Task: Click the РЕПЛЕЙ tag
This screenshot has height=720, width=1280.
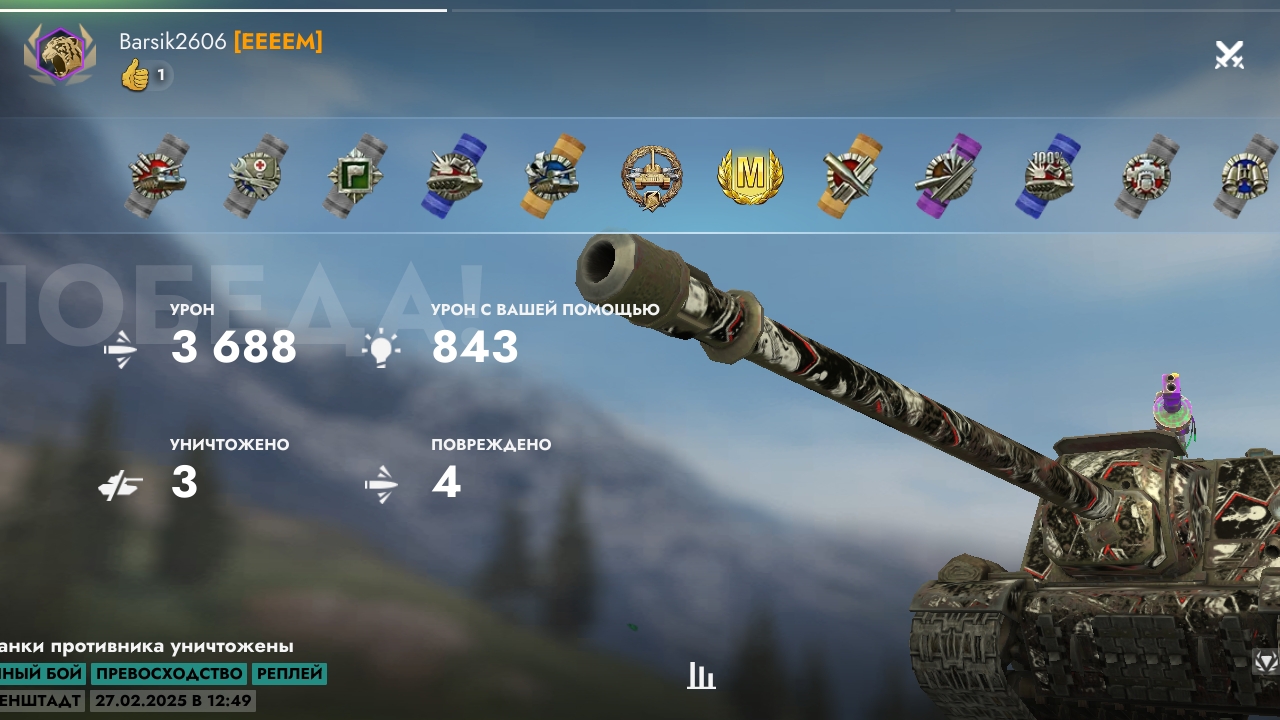Action: pos(289,674)
